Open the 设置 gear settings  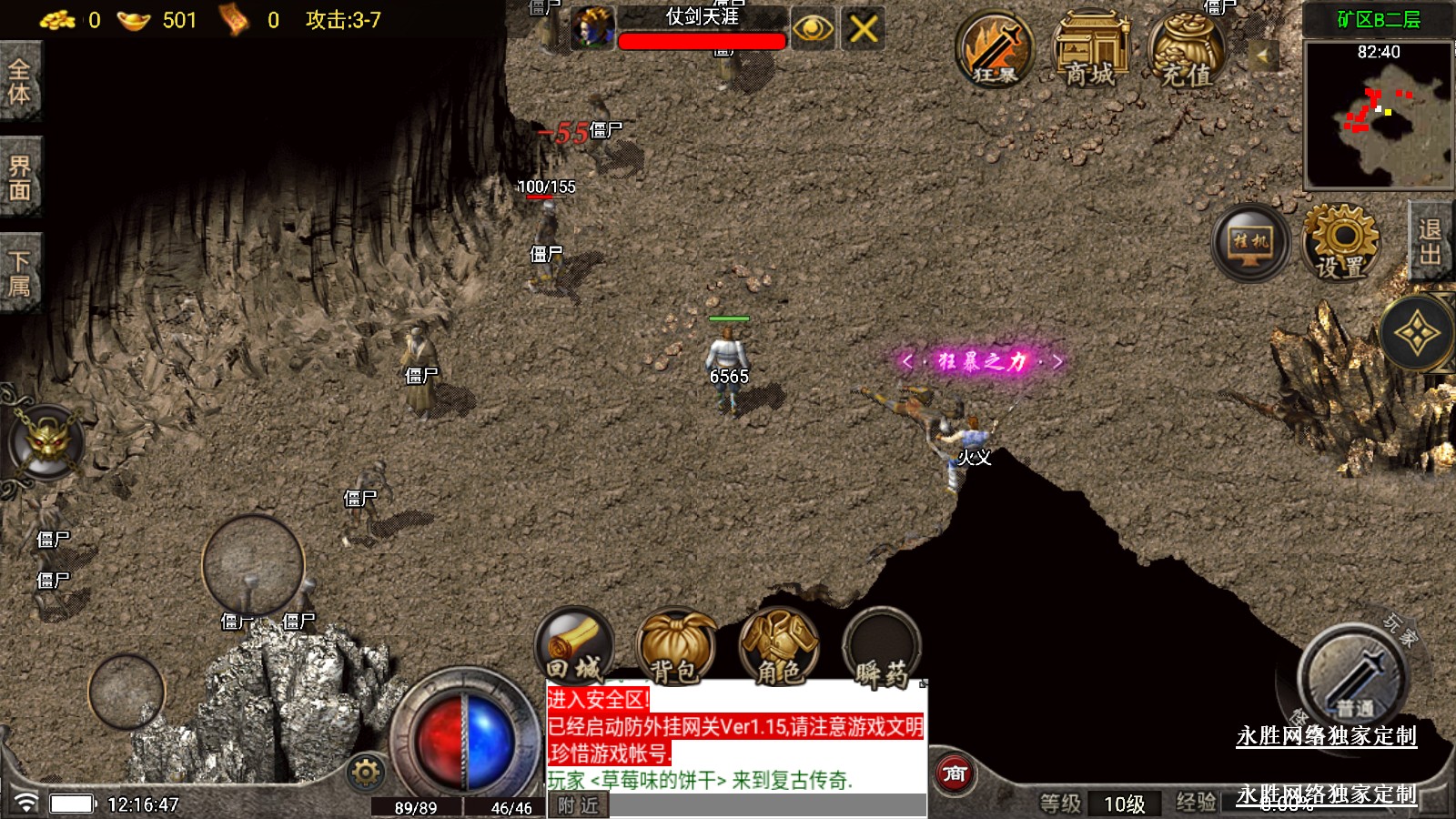(x=1340, y=241)
